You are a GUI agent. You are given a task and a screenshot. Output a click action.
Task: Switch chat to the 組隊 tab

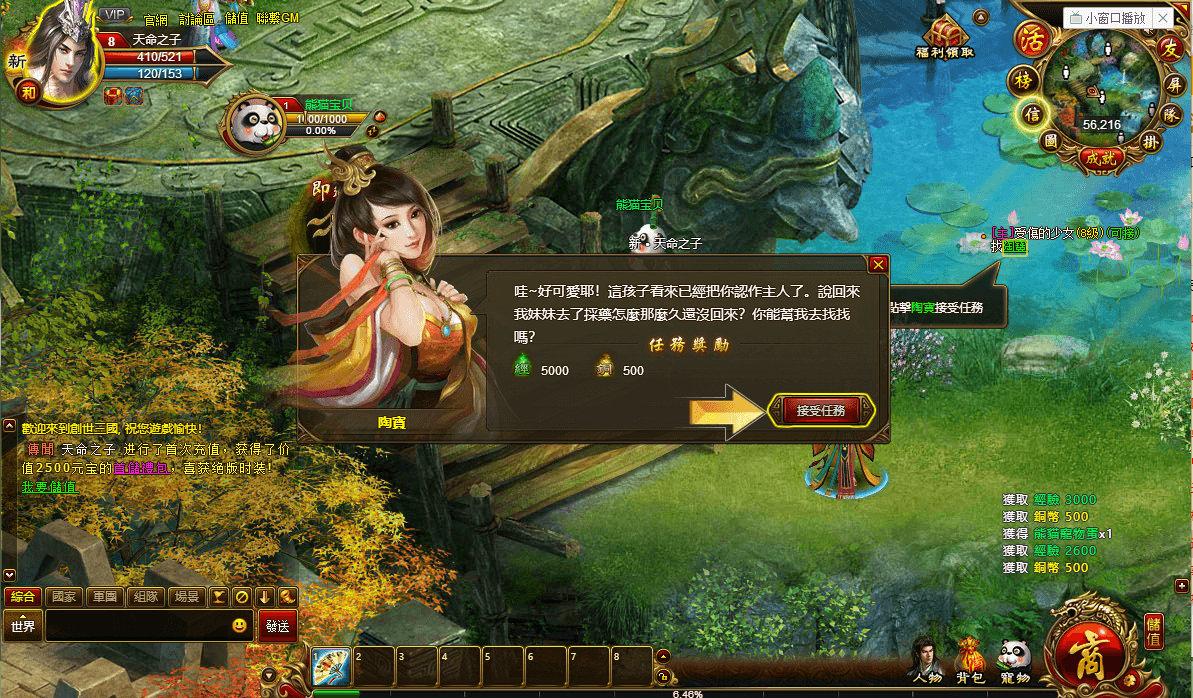coord(146,597)
